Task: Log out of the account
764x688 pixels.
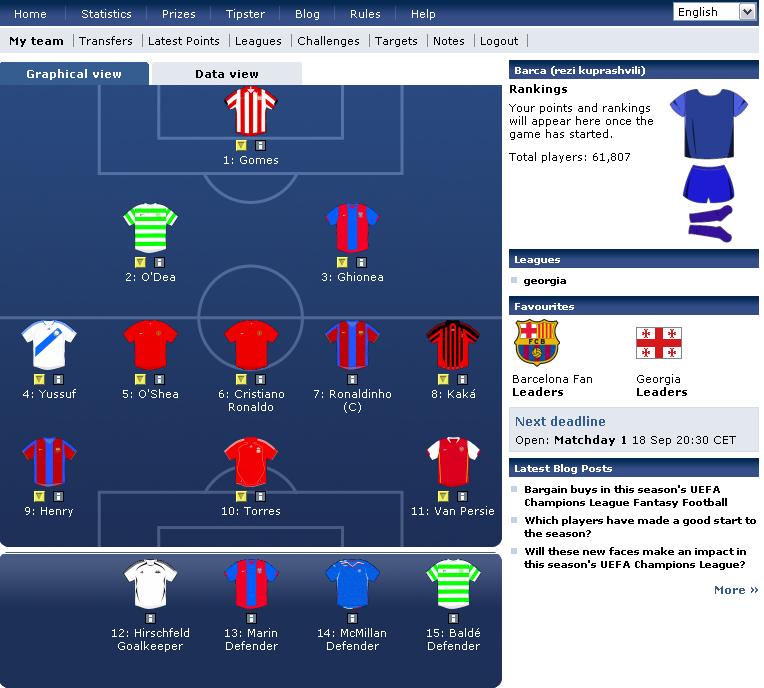Action: (x=499, y=41)
